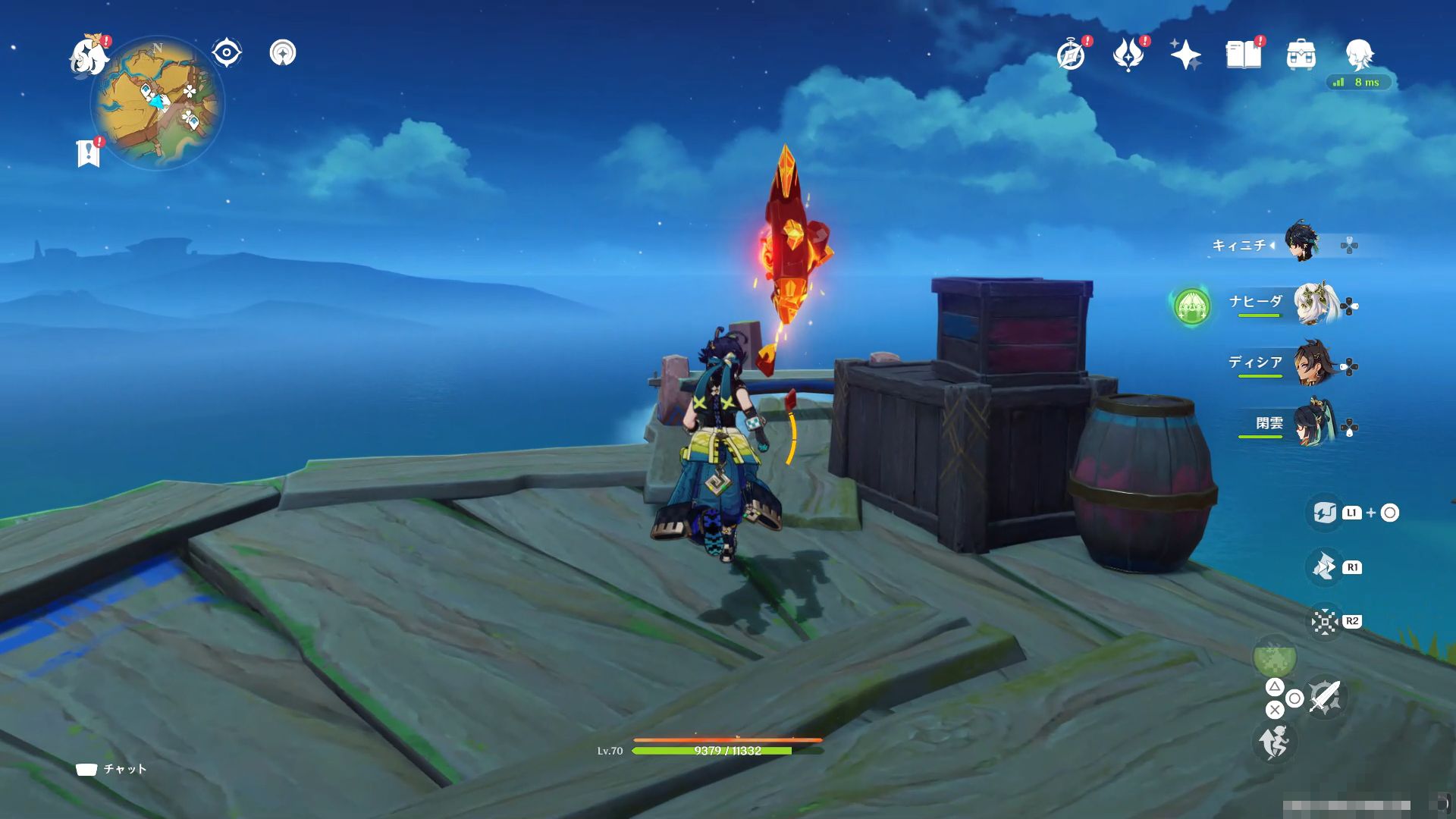Open the character profile head icon
This screenshot has height=819, width=1456.
pyautogui.click(x=1358, y=55)
